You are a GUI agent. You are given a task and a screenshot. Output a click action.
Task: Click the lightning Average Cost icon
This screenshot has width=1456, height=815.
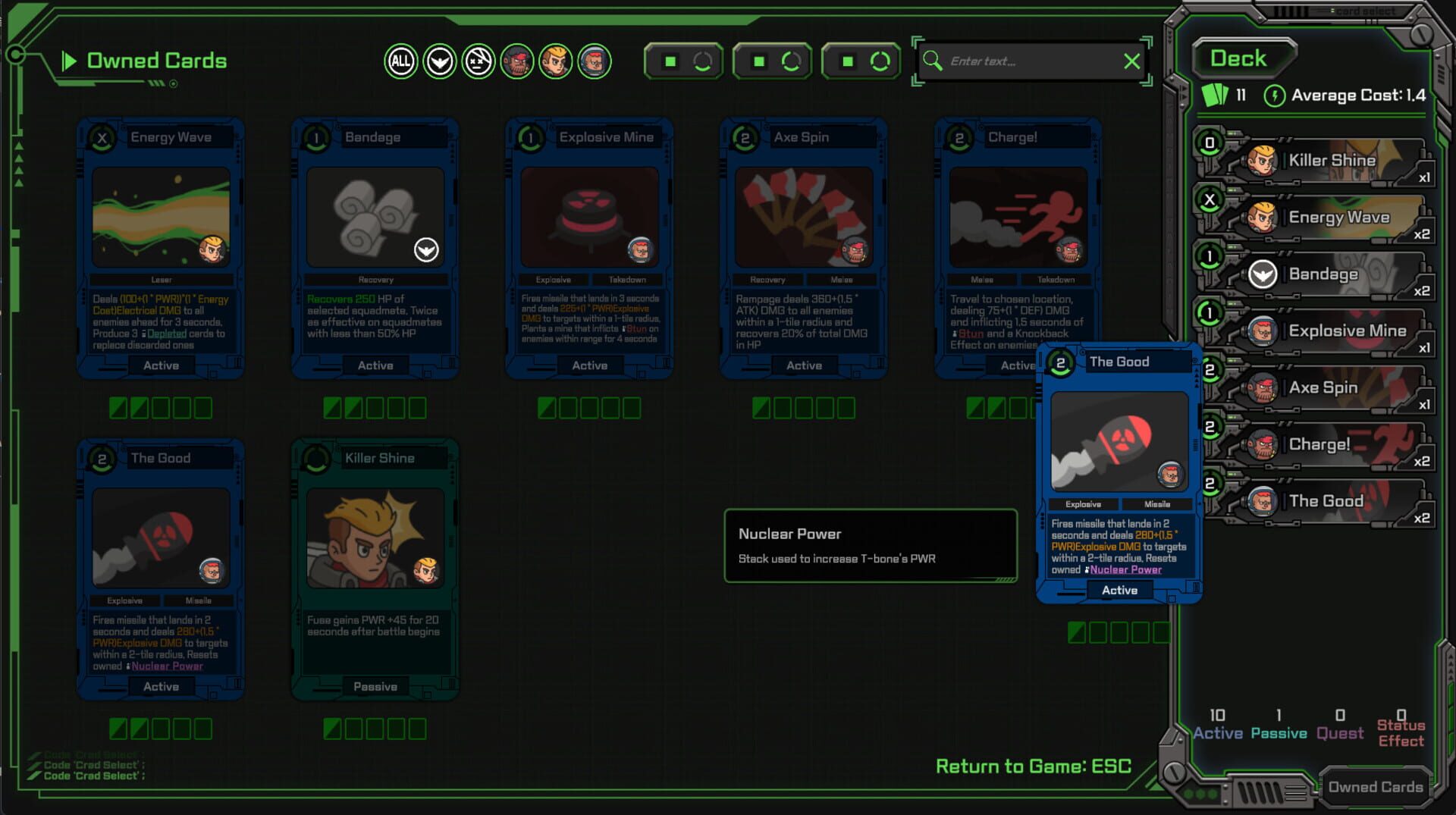pos(1276,96)
